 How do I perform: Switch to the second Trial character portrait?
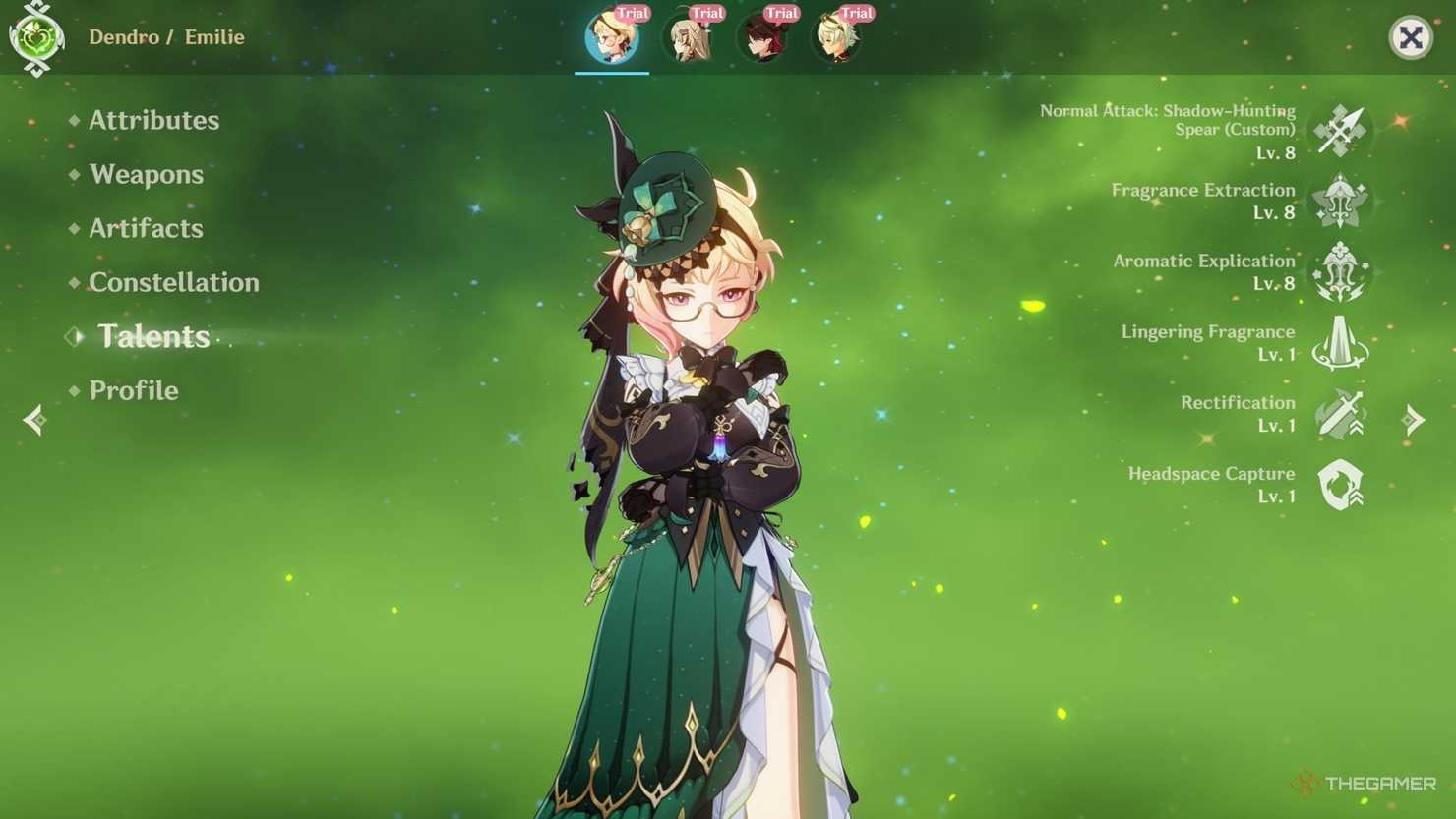(688, 37)
